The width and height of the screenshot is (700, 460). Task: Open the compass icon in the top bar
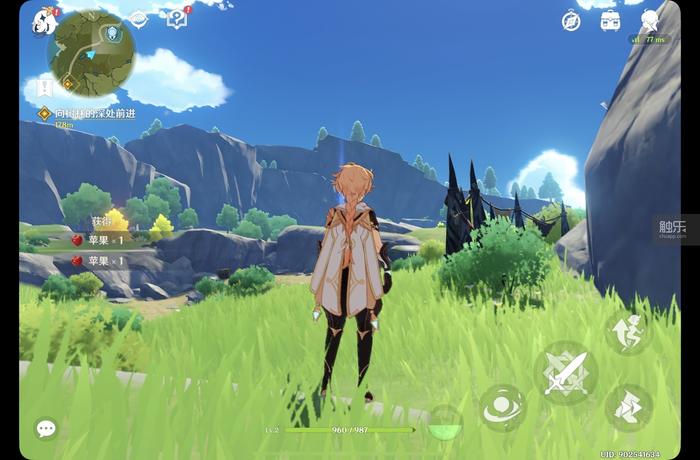[571, 21]
